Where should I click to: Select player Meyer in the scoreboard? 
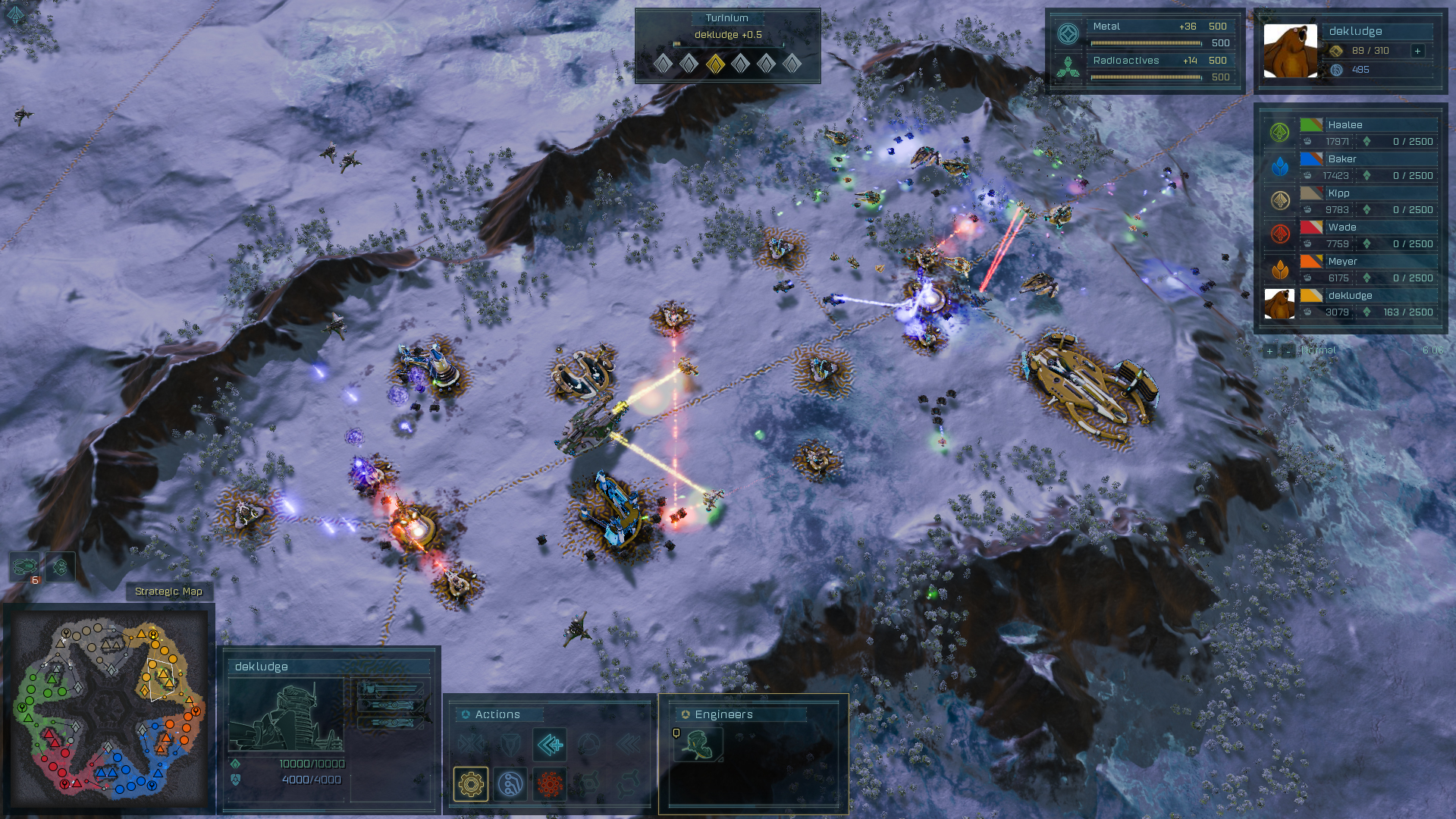[1342, 262]
